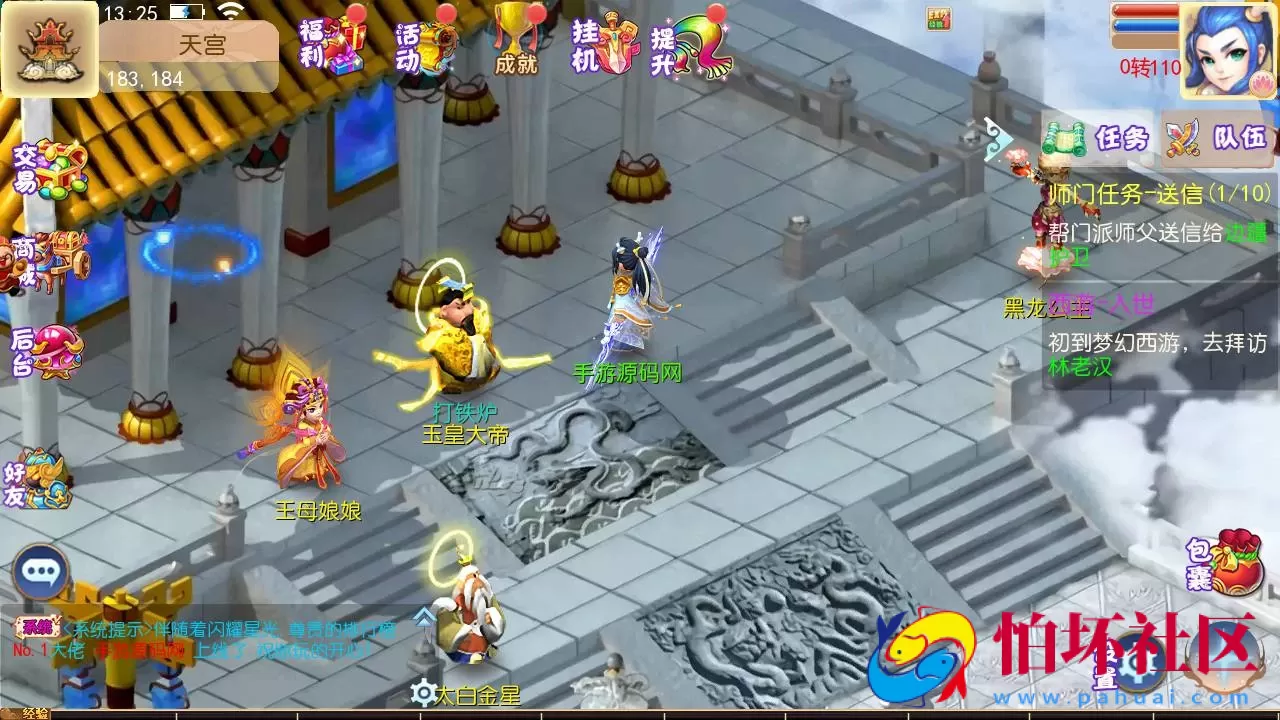This screenshot has width=1280, height=720.
Task: Open the quest scroll icon beside 任务 tab
Action: point(1066,138)
